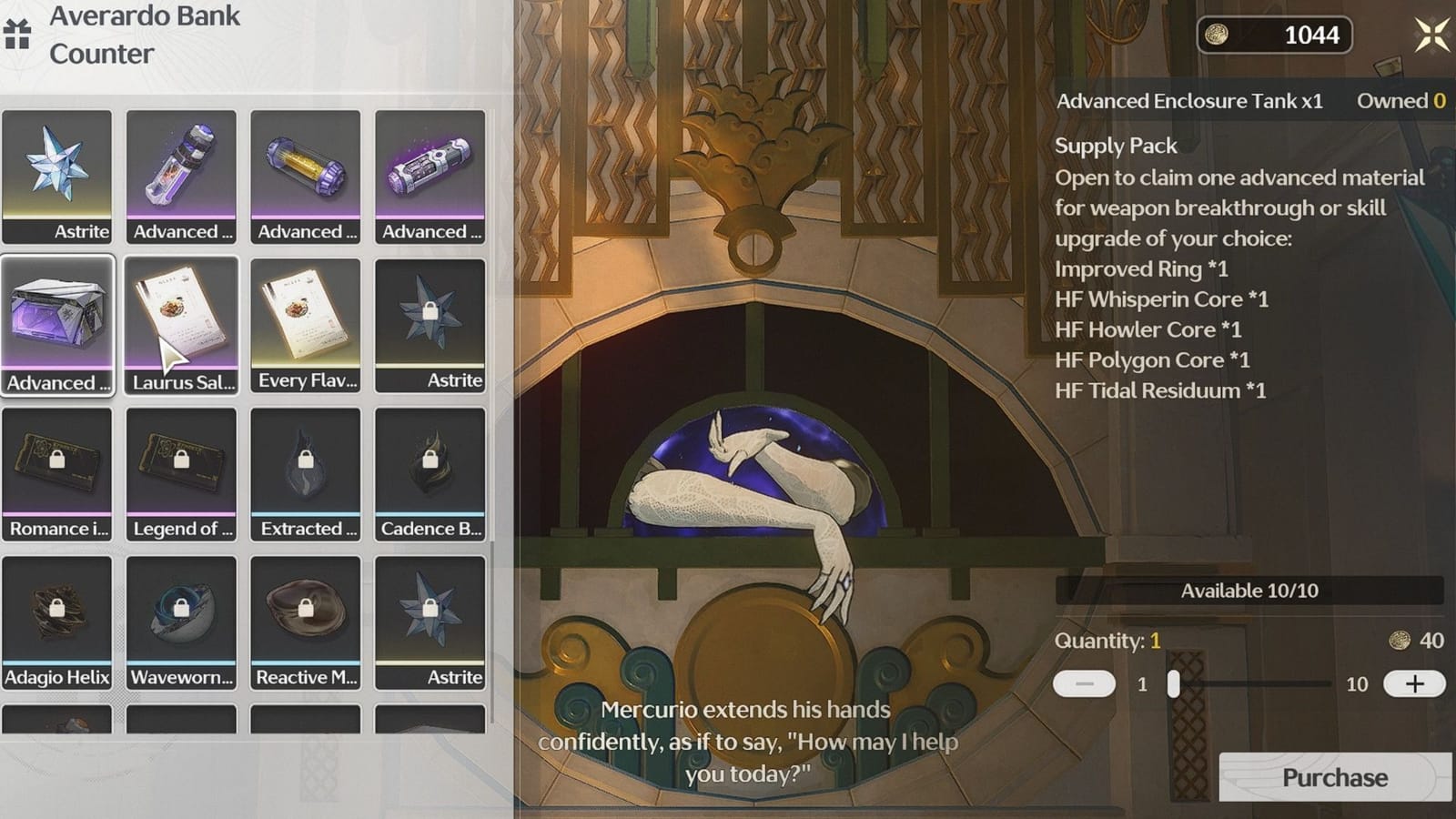The image size is (1456, 819).
Task: Decrease quantity with the minus button
Action: pos(1087,683)
